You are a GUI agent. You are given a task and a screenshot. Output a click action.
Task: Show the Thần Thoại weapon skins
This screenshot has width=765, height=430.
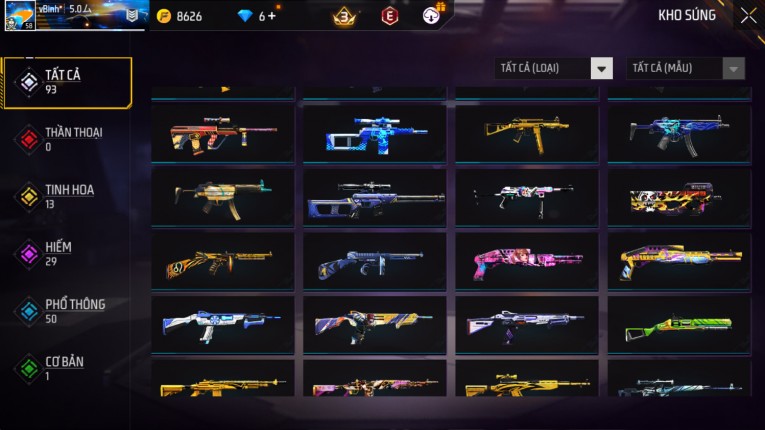coord(68,139)
